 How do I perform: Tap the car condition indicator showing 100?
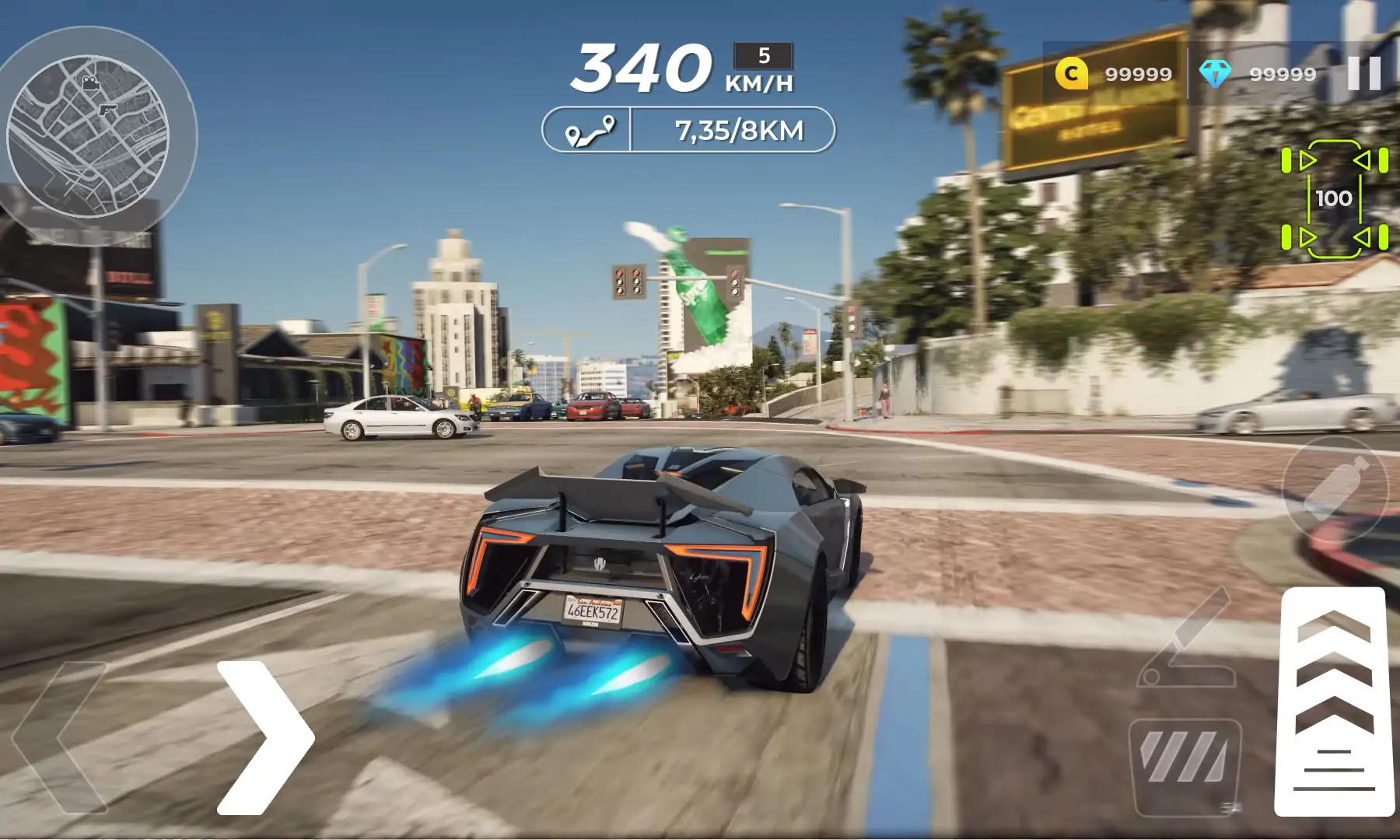pyautogui.click(x=1334, y=198)
